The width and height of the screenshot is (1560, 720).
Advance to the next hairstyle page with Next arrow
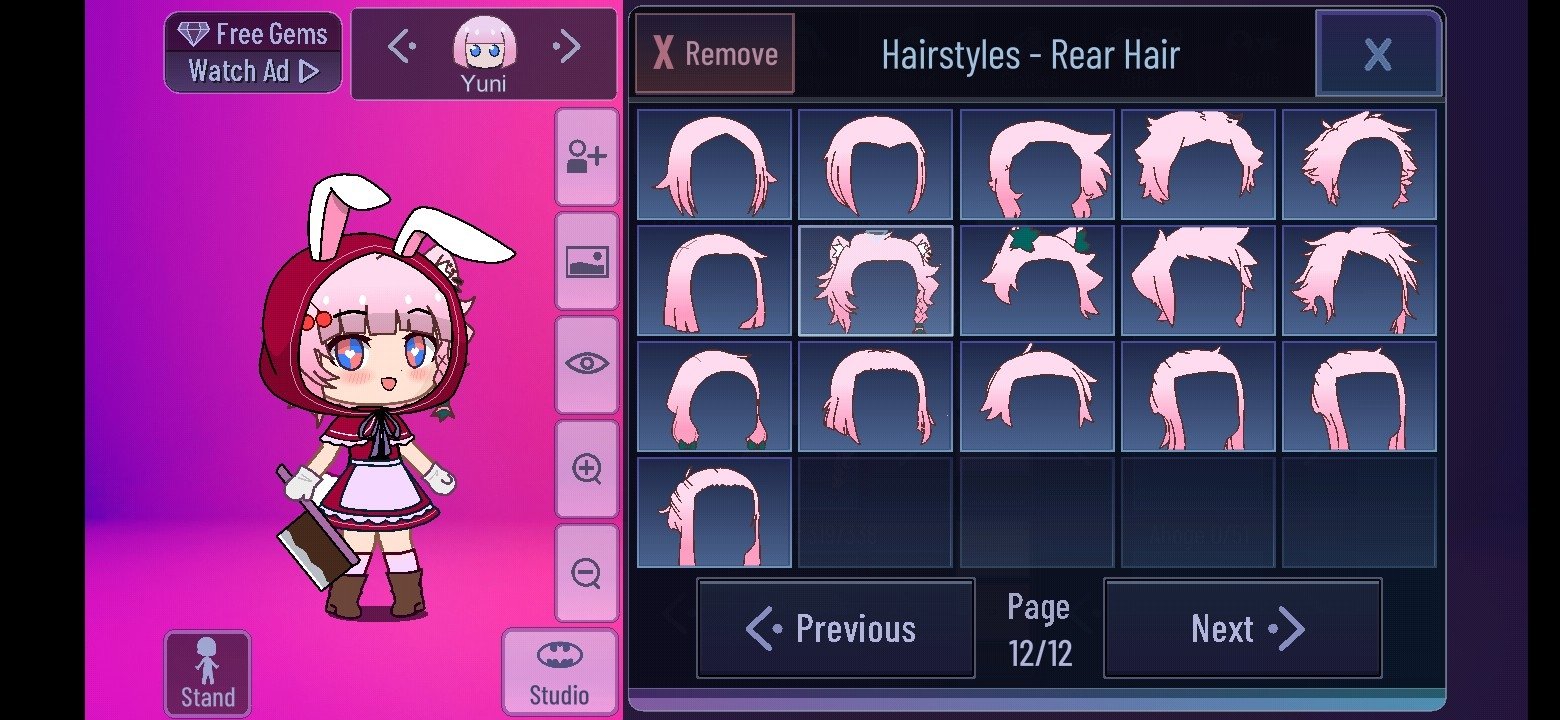tap(1242, 628)
